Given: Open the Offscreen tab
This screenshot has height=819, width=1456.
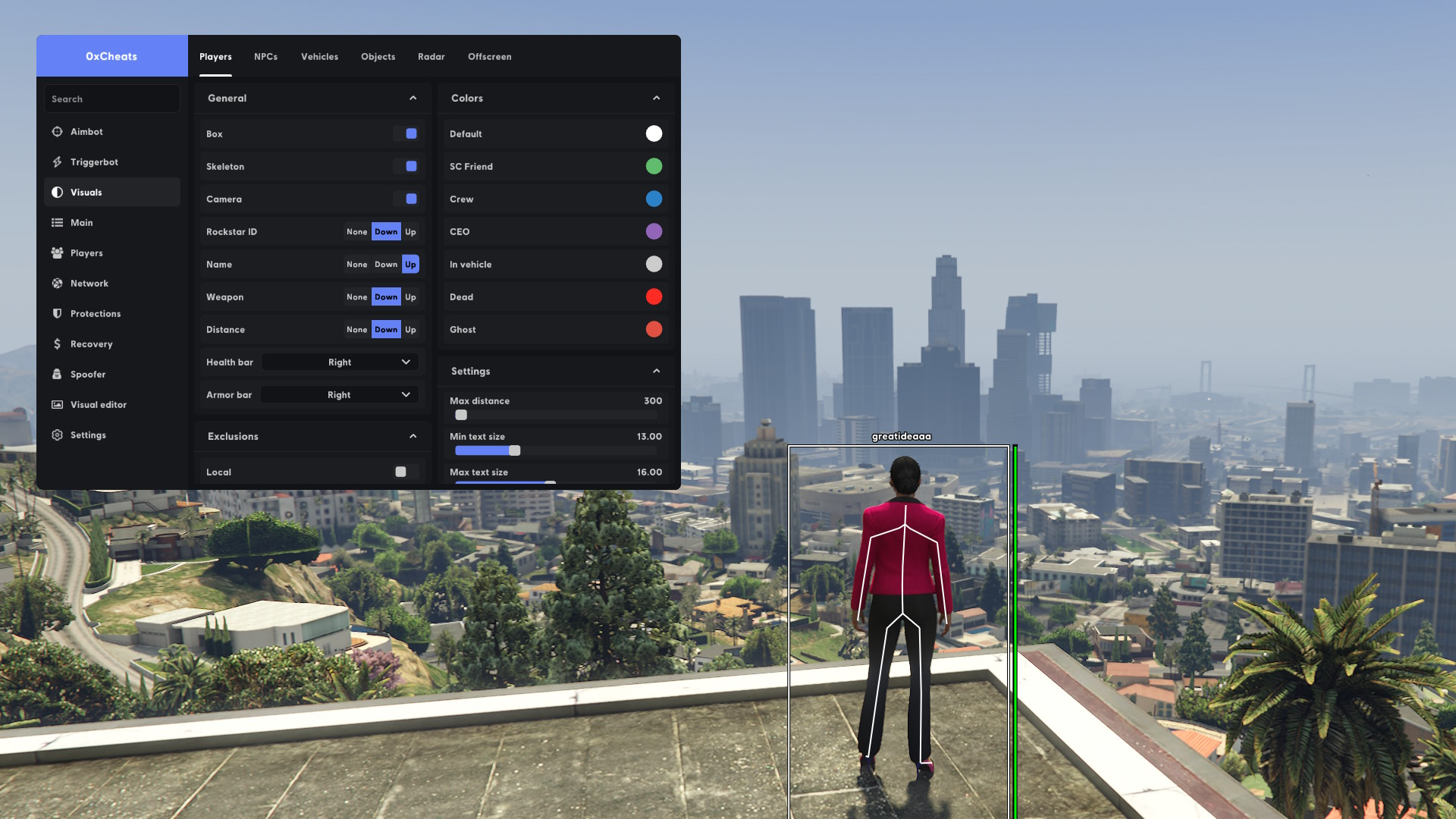Looking at the screenshot, I should click(x=489, y=56).
